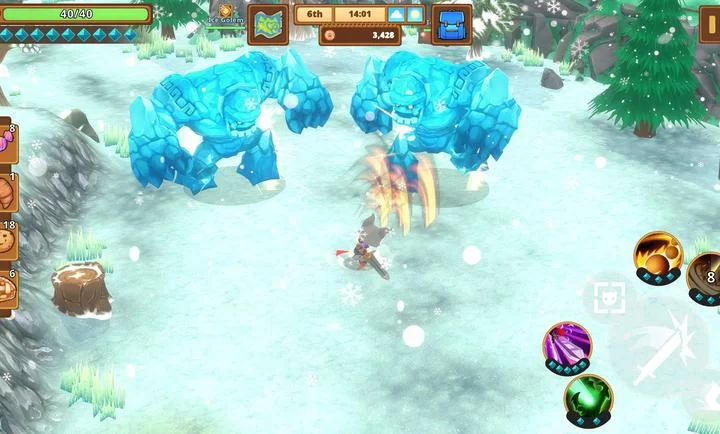Open the blue backpack inventory

tap(452, 24)
